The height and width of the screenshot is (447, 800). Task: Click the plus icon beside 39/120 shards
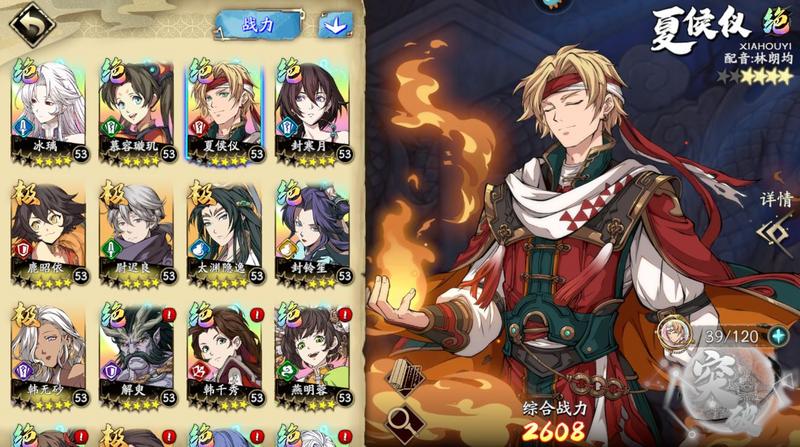(778, 336)
